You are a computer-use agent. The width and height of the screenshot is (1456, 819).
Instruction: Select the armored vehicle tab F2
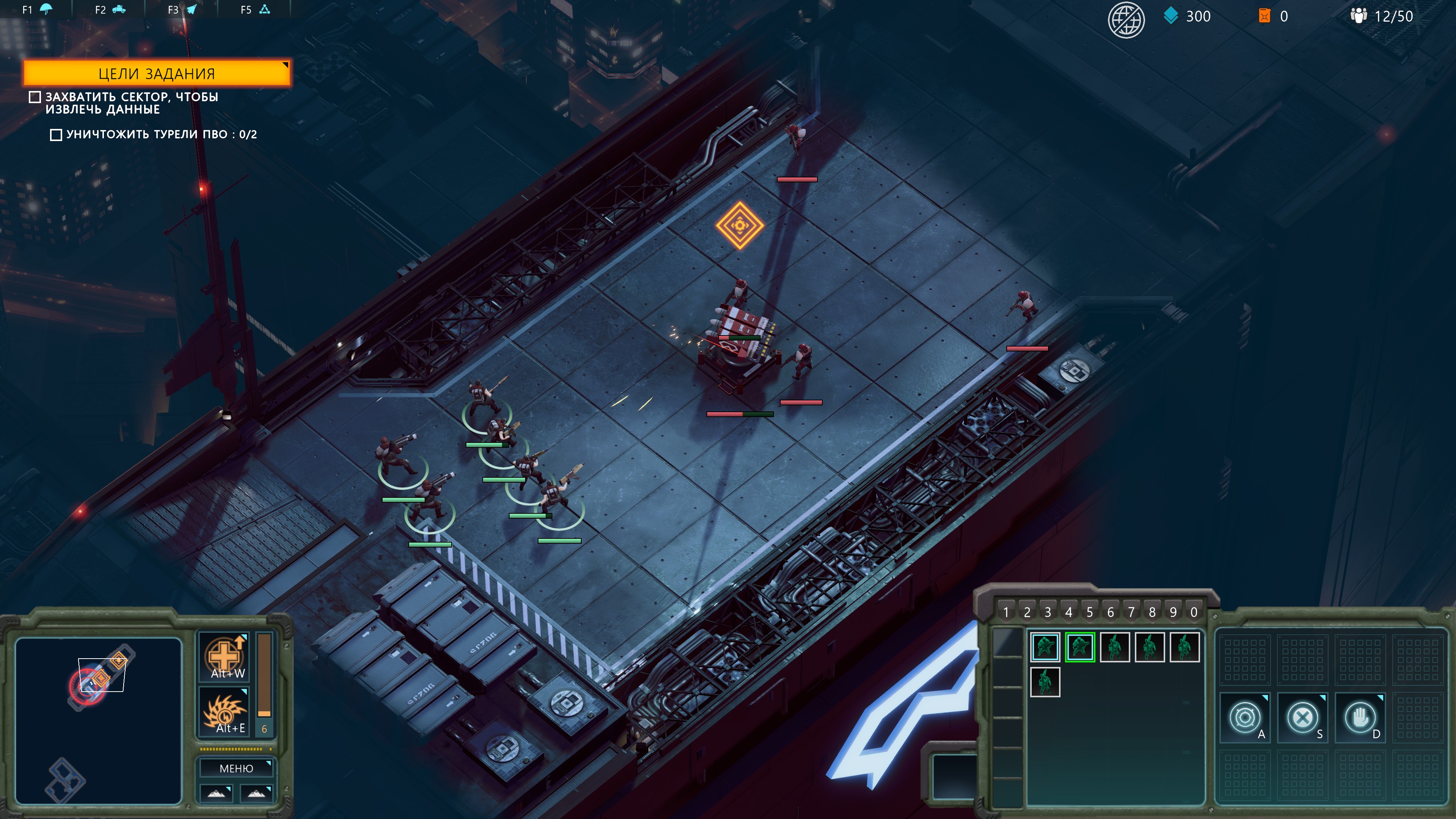coord(111,9)
